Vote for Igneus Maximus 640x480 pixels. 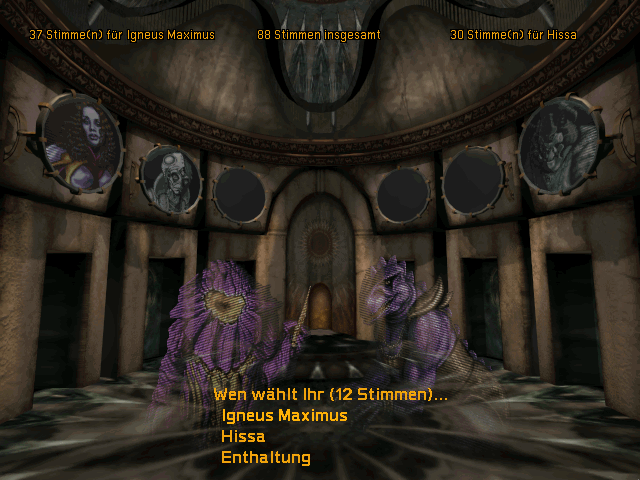click(x=284, y=416)
